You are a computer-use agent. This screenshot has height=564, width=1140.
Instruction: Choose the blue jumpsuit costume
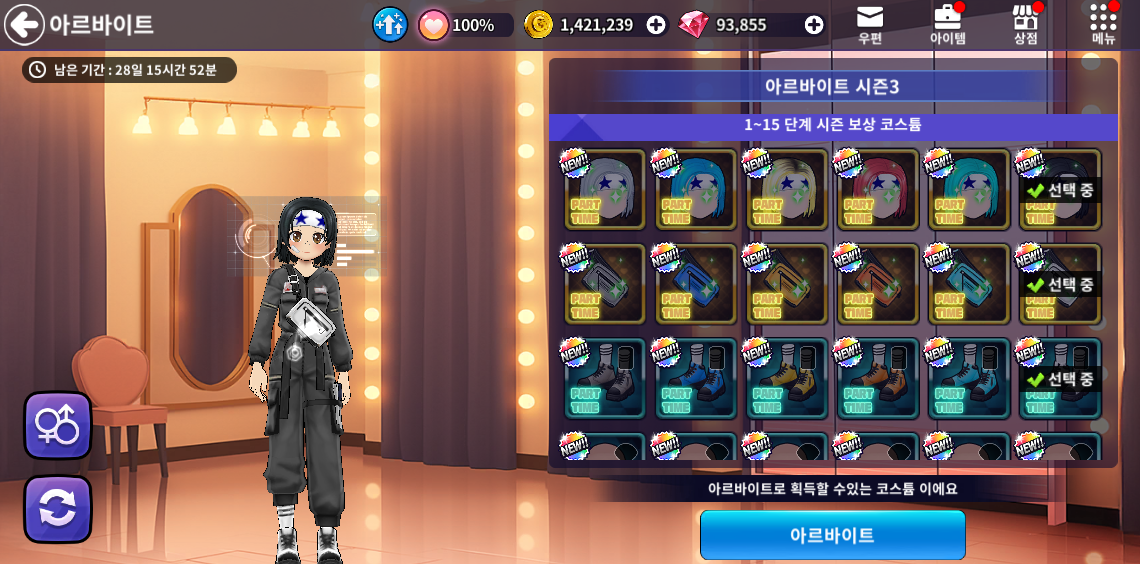tap(696, 284)
